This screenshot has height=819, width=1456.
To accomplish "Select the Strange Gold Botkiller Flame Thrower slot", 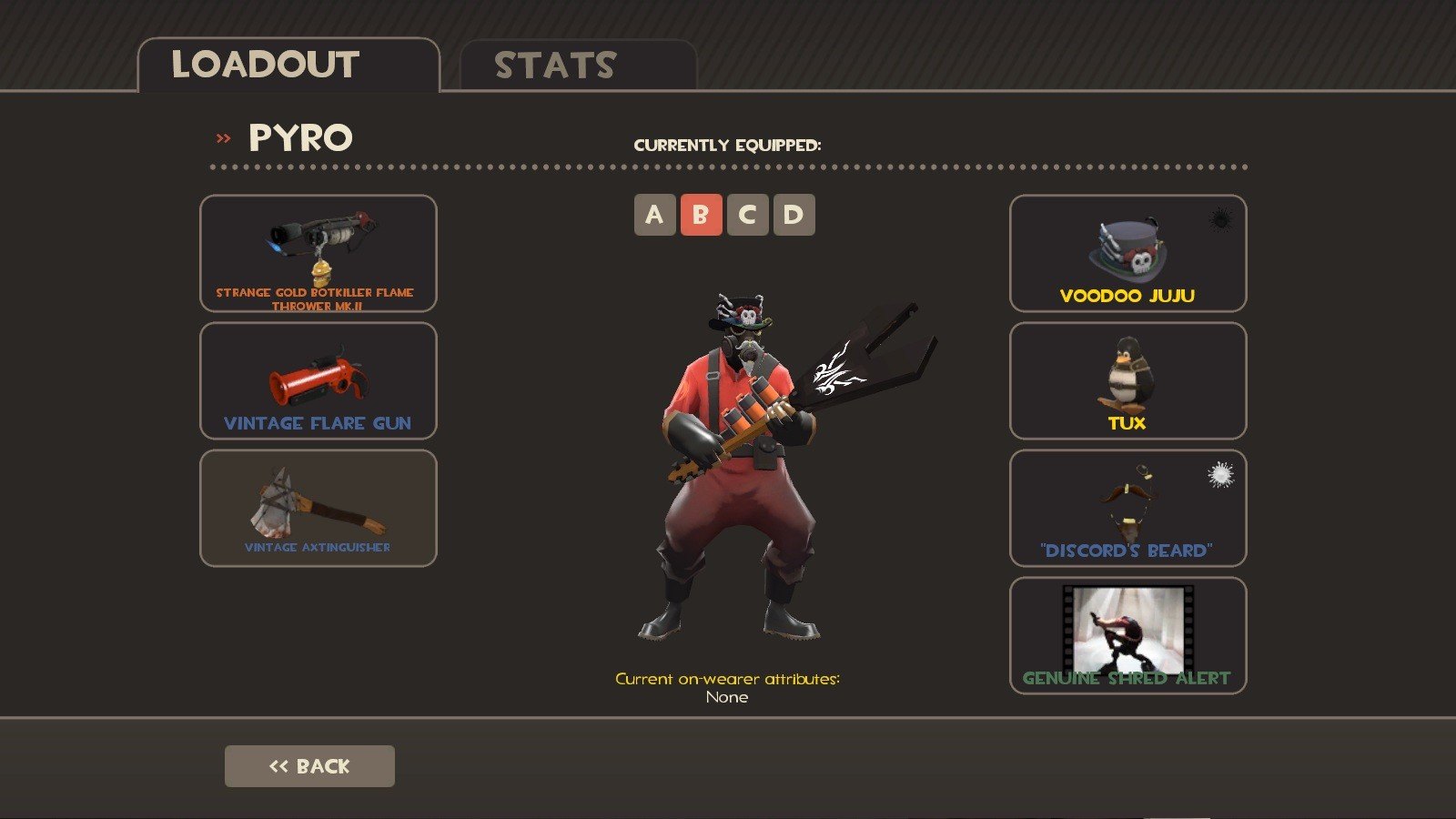I will 318,253.
